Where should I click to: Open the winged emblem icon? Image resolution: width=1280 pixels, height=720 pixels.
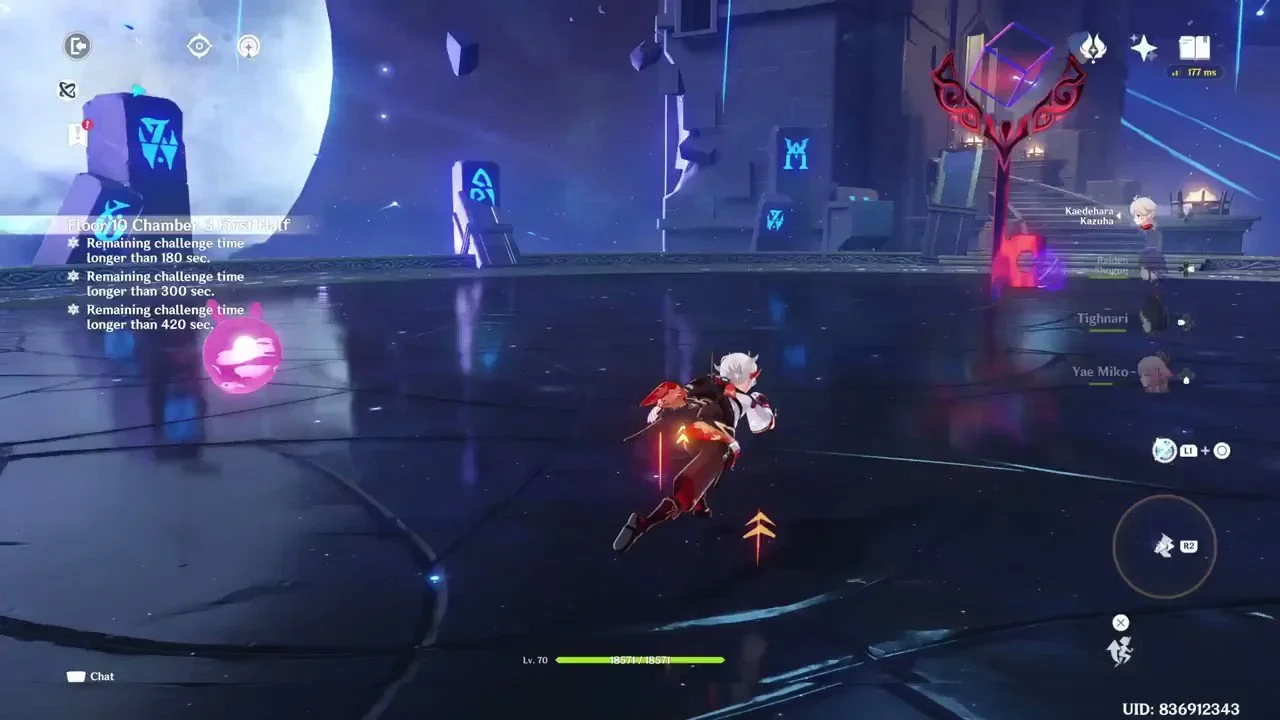click(x=1093, y=48)
